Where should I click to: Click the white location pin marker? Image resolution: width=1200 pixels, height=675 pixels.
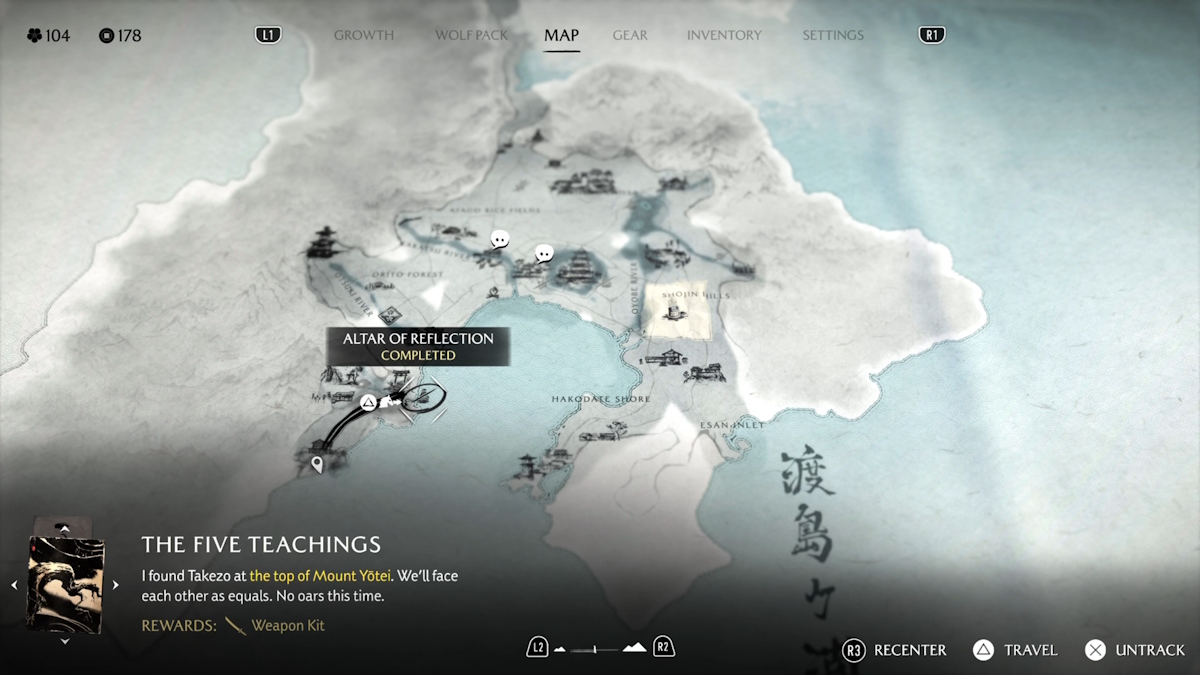[318, 464]
